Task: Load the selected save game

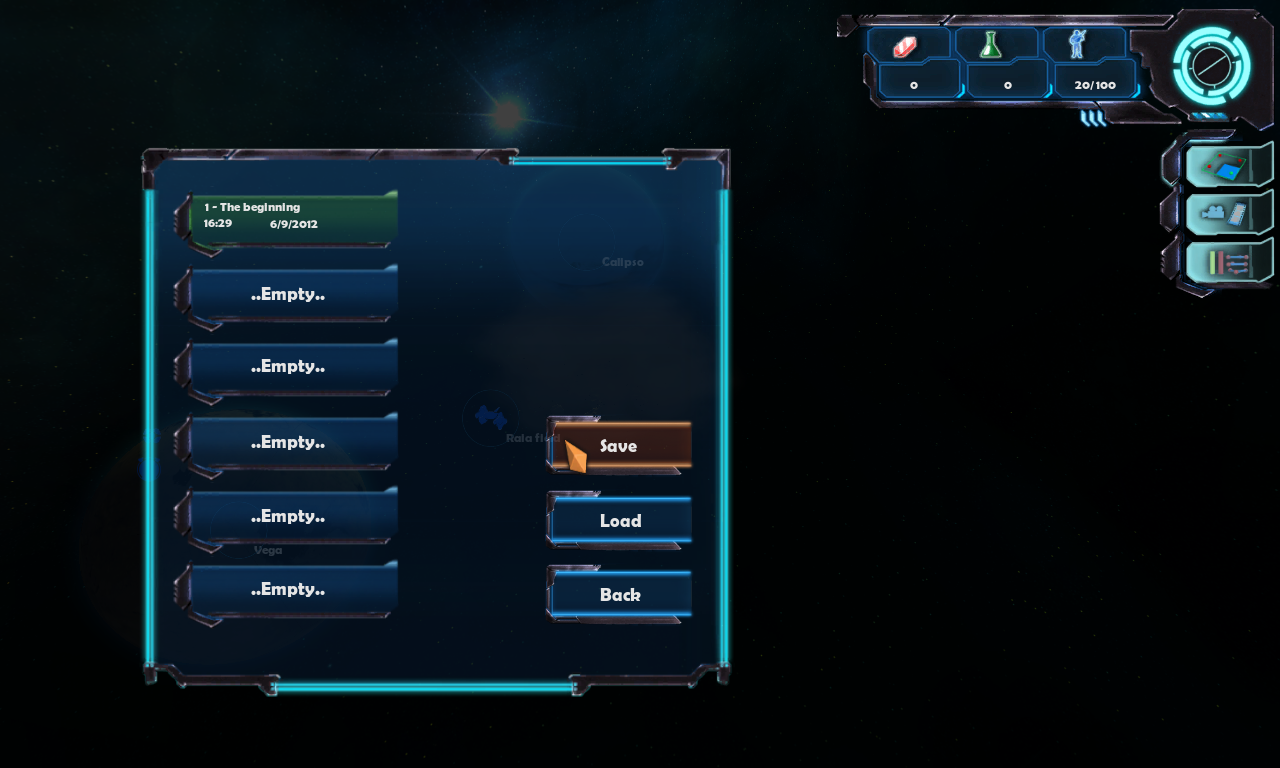Action: coord(621,521)
